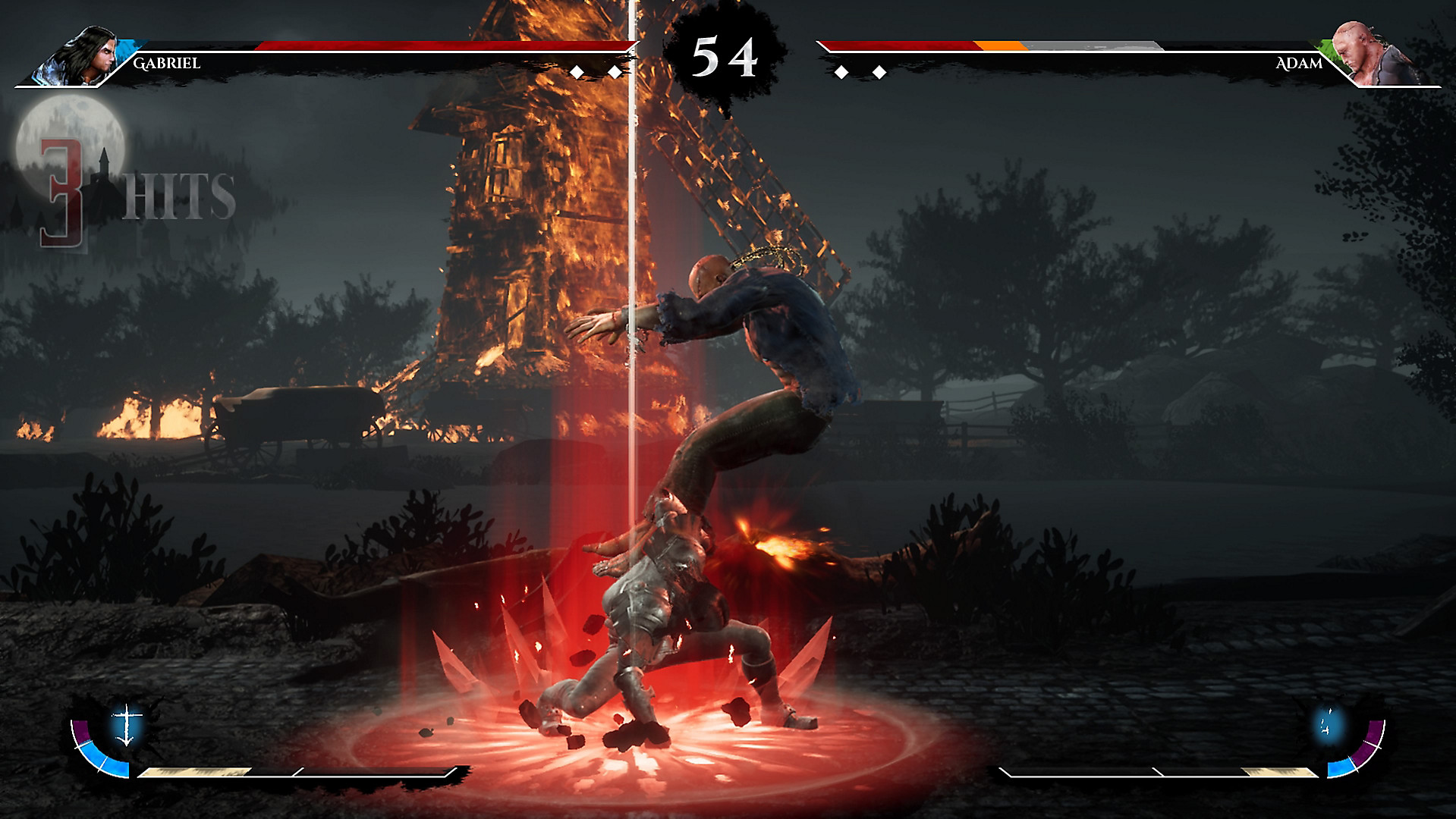The height and width of the screenshot is (819, 1456).
Task: Click the glowing anchor-cross icon above Gabriel's meter
Action: (x=127, y=724)
